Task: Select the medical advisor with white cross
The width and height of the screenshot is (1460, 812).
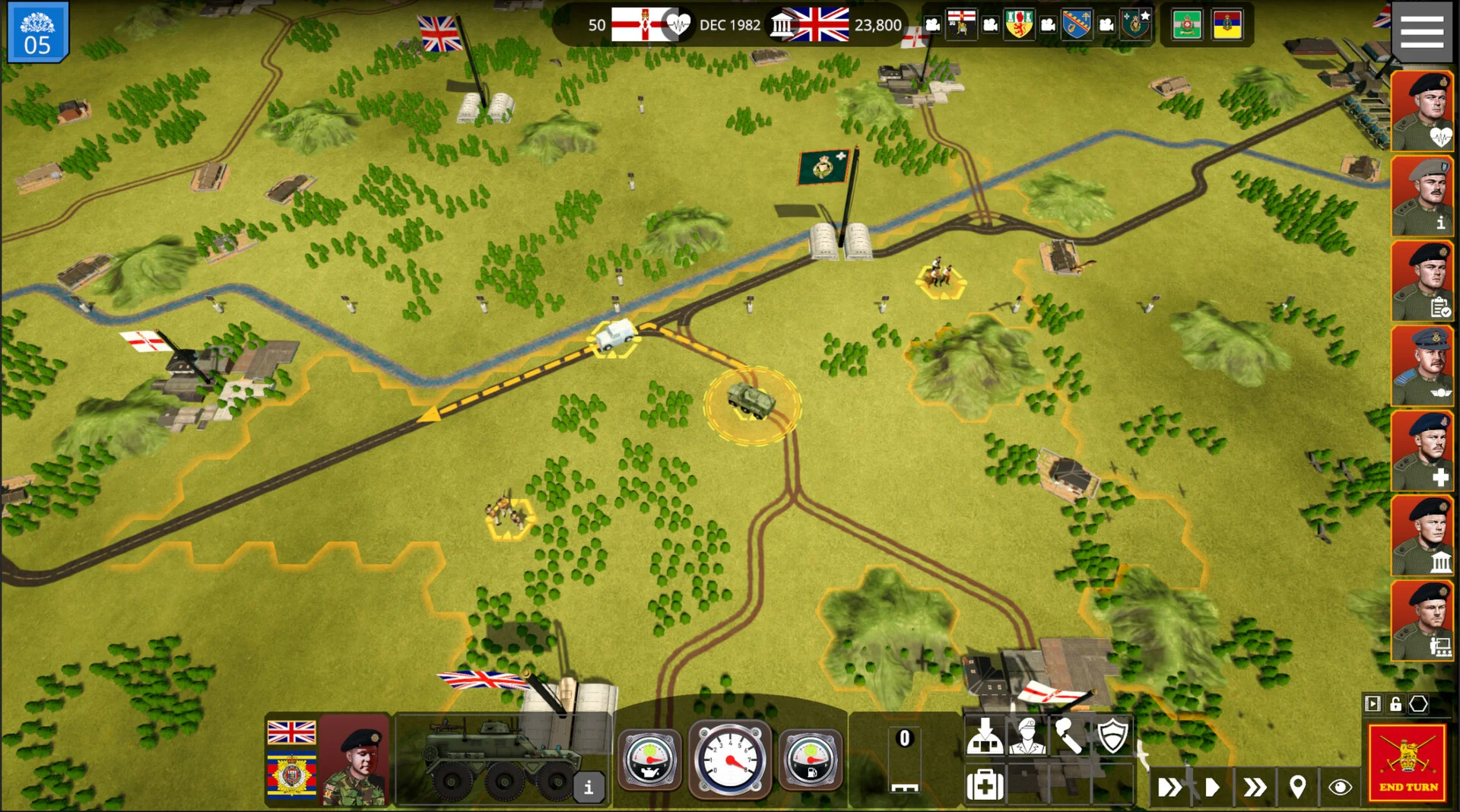Action: [1421, 452]
